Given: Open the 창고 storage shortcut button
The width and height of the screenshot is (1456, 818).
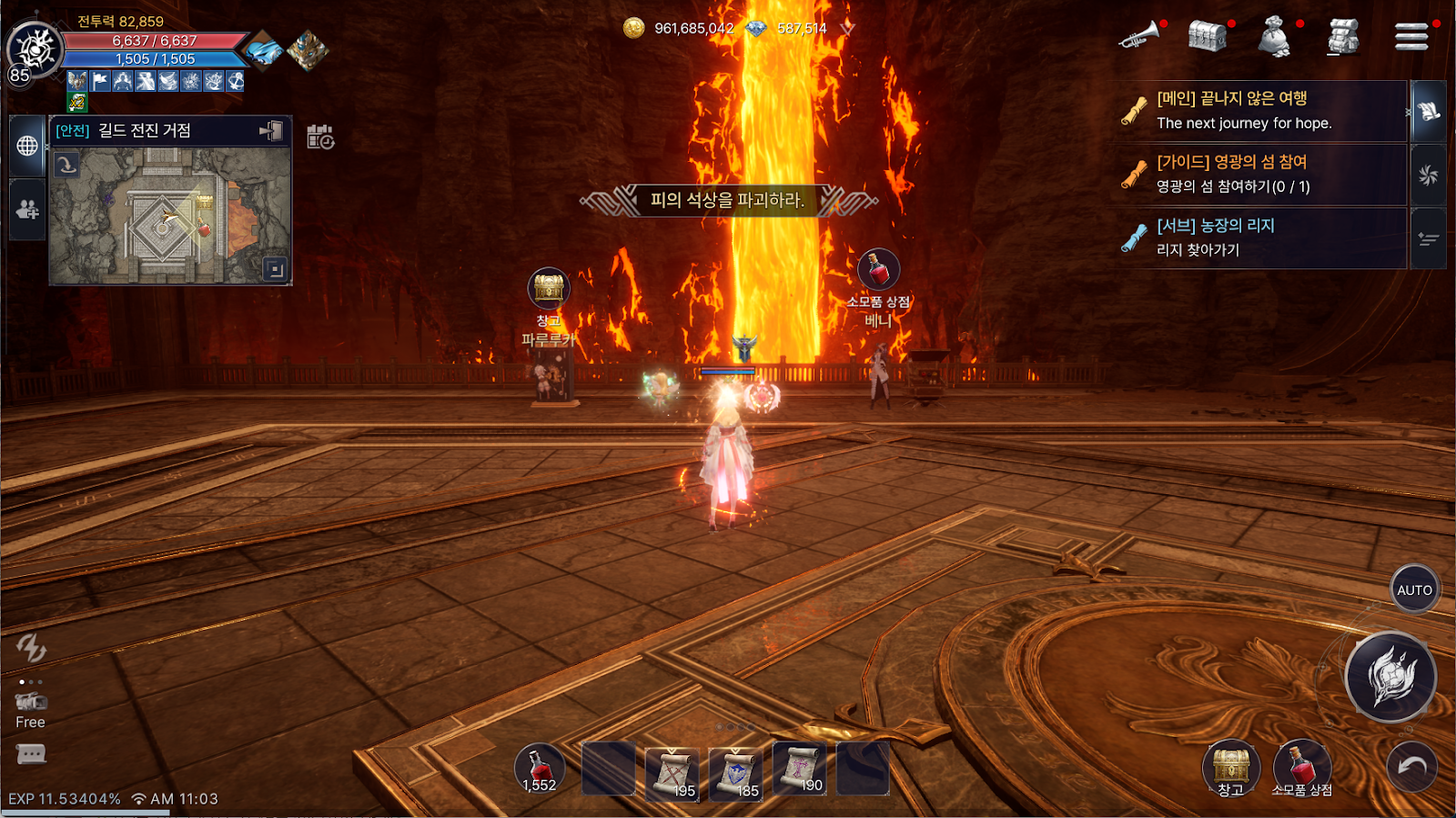Looking at the screenshot, I should [1230, 769].
